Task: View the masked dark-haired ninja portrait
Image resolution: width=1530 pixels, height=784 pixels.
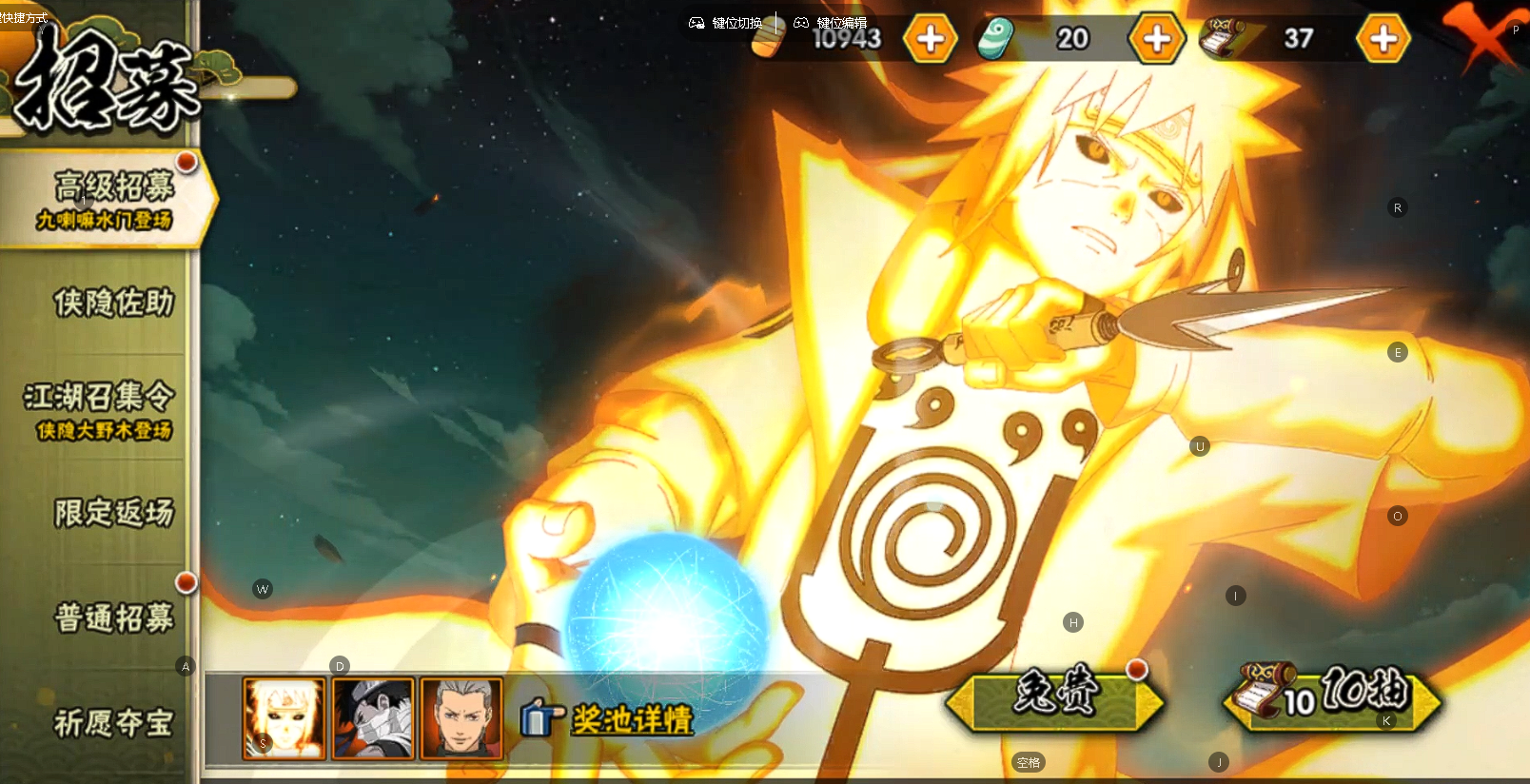Action: 372,718
